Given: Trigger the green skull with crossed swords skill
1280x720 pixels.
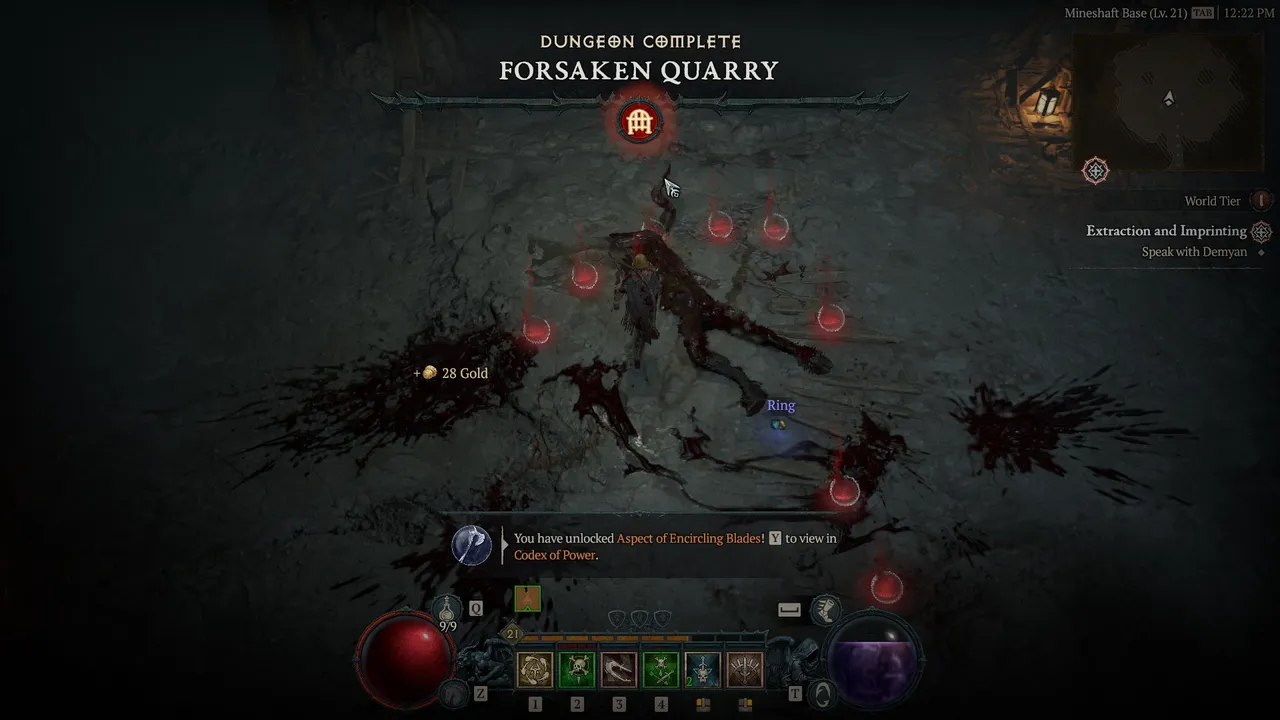Looking at the screenshot, I should coord(661,669).
